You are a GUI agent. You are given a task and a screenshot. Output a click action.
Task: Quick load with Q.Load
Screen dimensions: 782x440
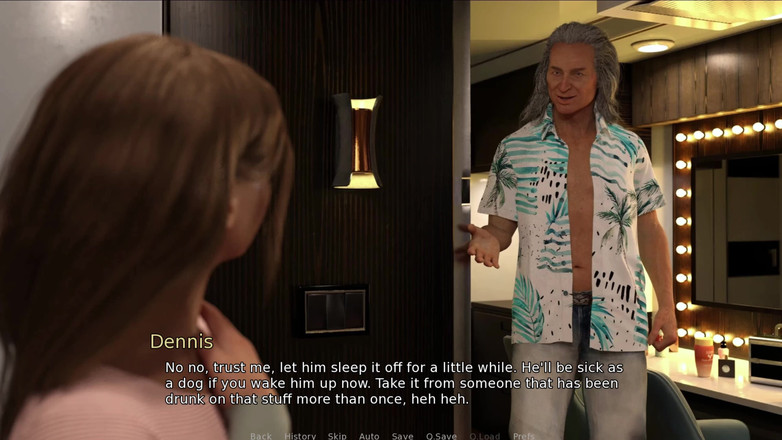(484, 436)
